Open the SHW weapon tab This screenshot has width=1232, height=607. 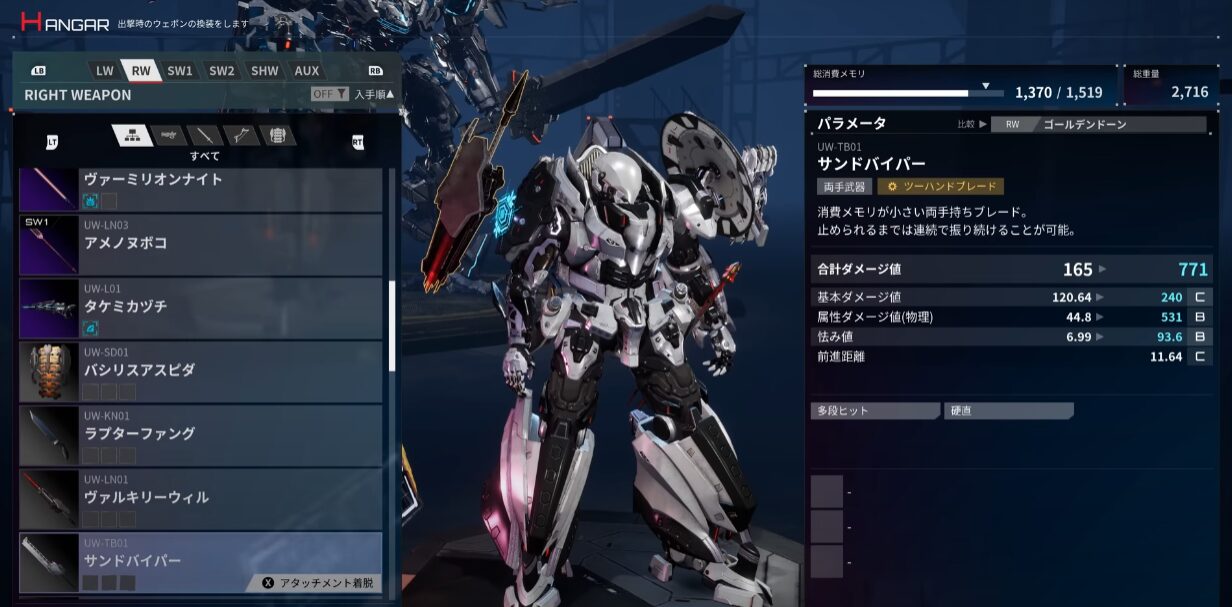[x=265, y=71]
